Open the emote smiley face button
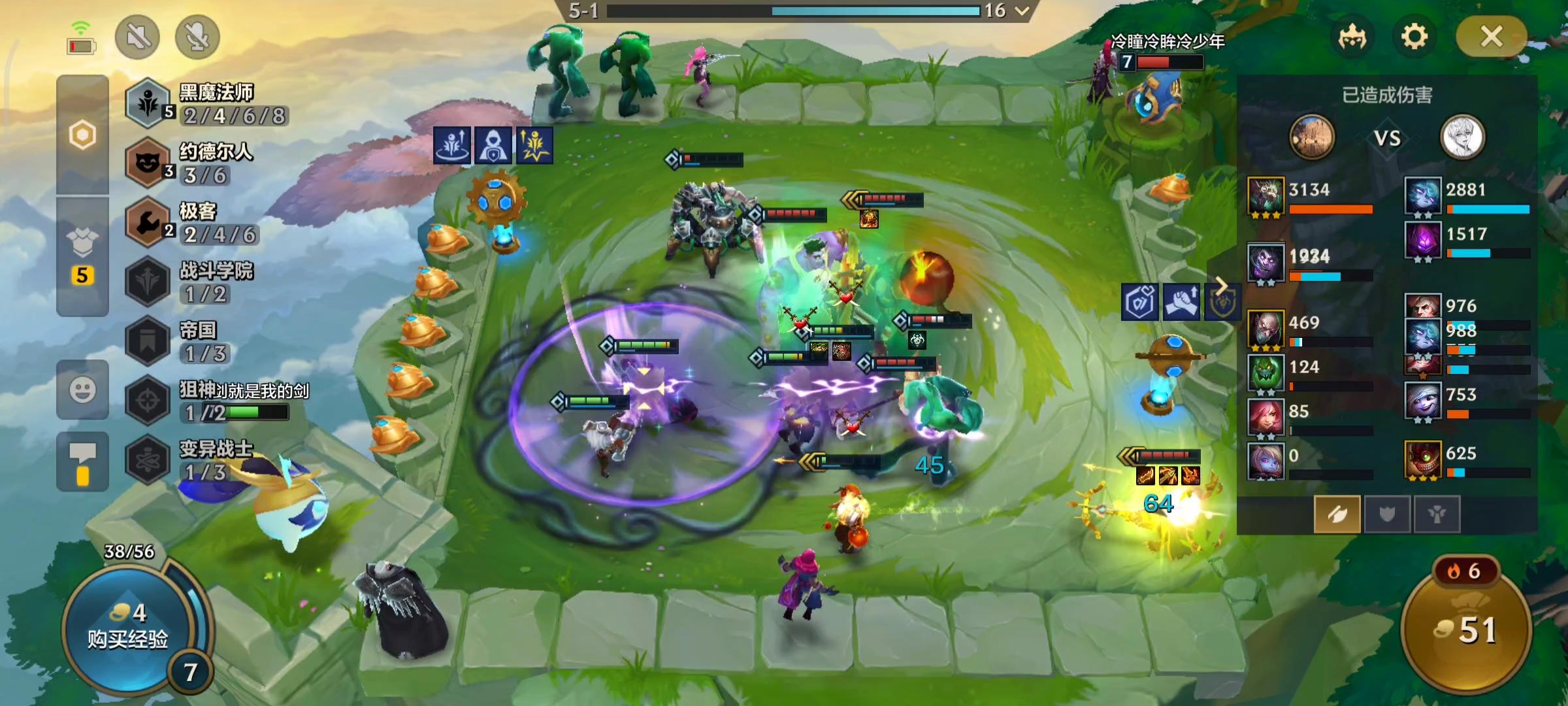 pos(82,390)
